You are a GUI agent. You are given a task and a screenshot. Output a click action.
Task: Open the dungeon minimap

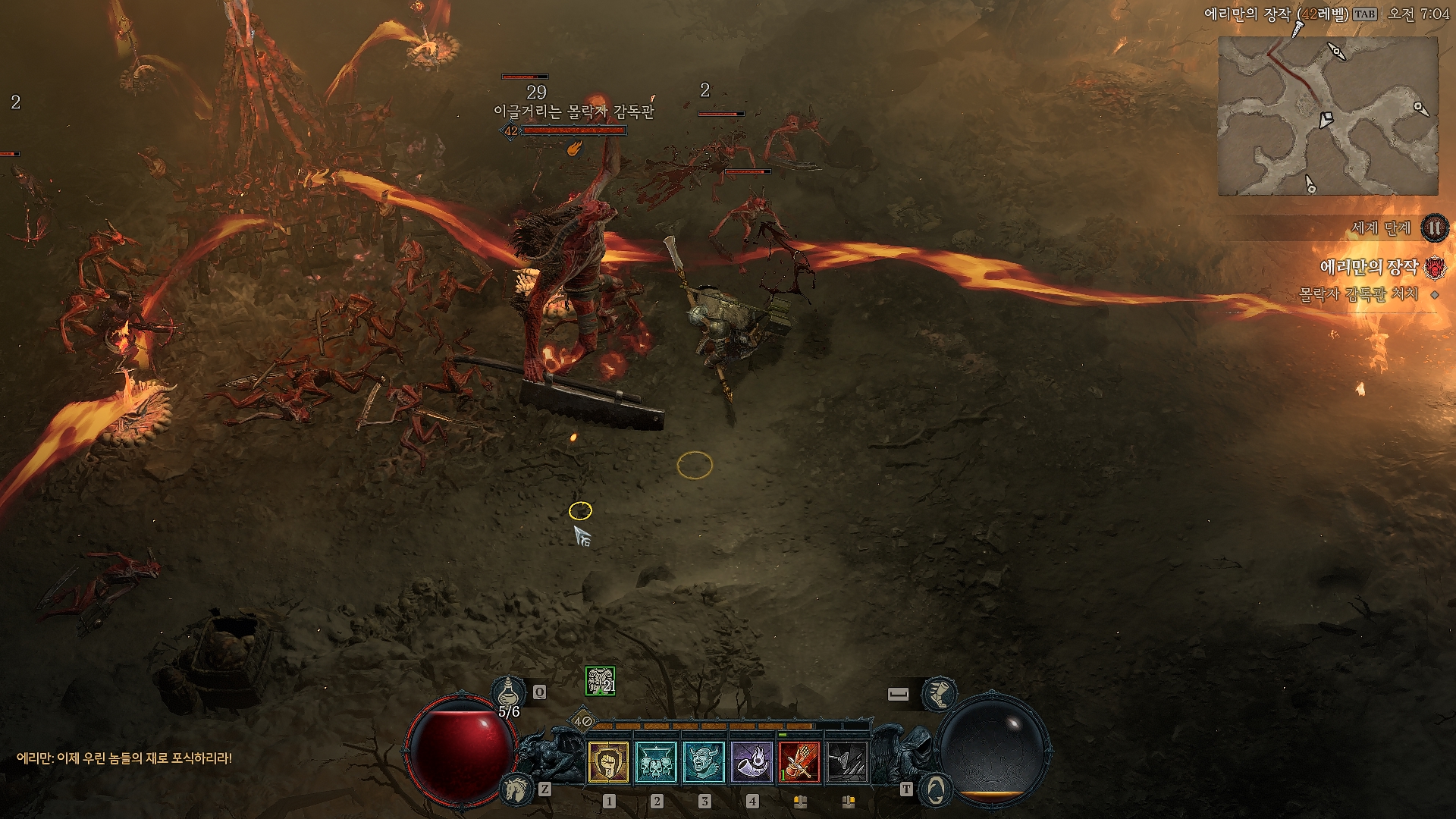pos(1327,116)
